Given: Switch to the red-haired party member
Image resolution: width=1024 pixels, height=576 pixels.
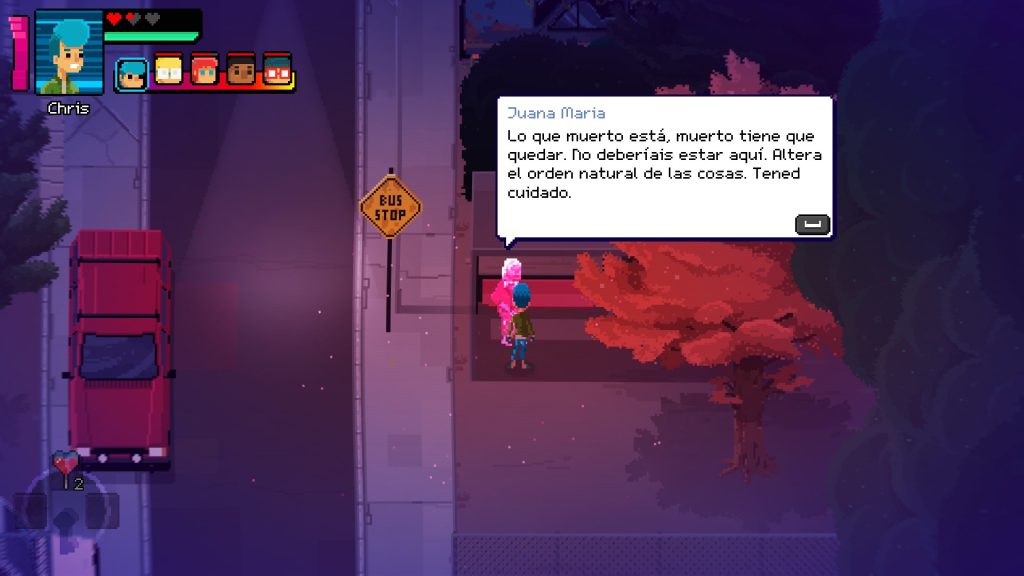Looking at the screenshot, I should point(204,70).
